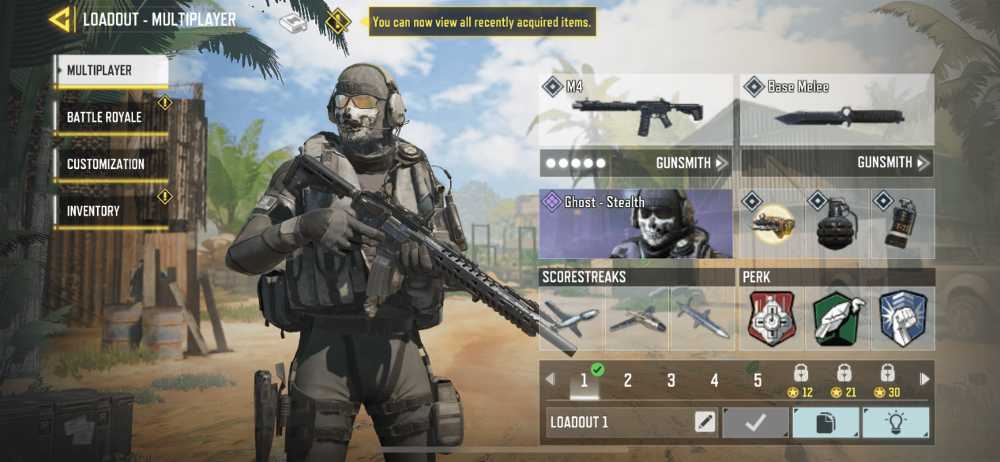The height and width of the screenshot is (462, 1000).
Task: Select the green vulture perk
Action: pyautogui.click(x=838, y=318)
